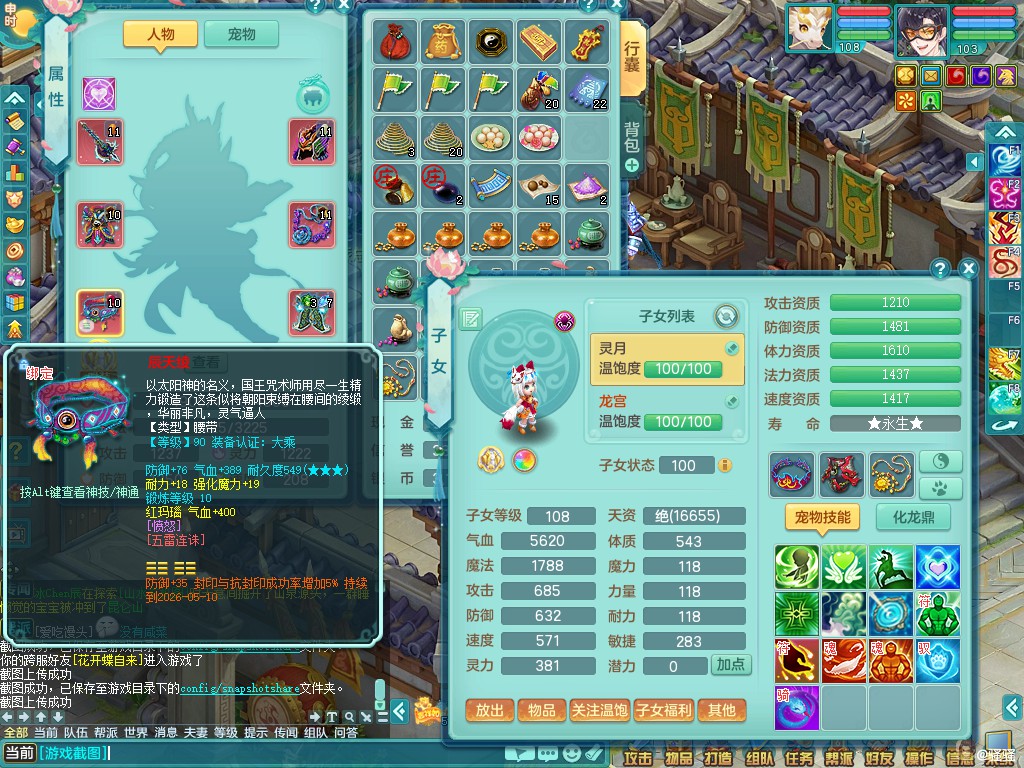Screen dimensions: 1024x768
Task: Switch to the 人物 character tab
Action: 160,34
